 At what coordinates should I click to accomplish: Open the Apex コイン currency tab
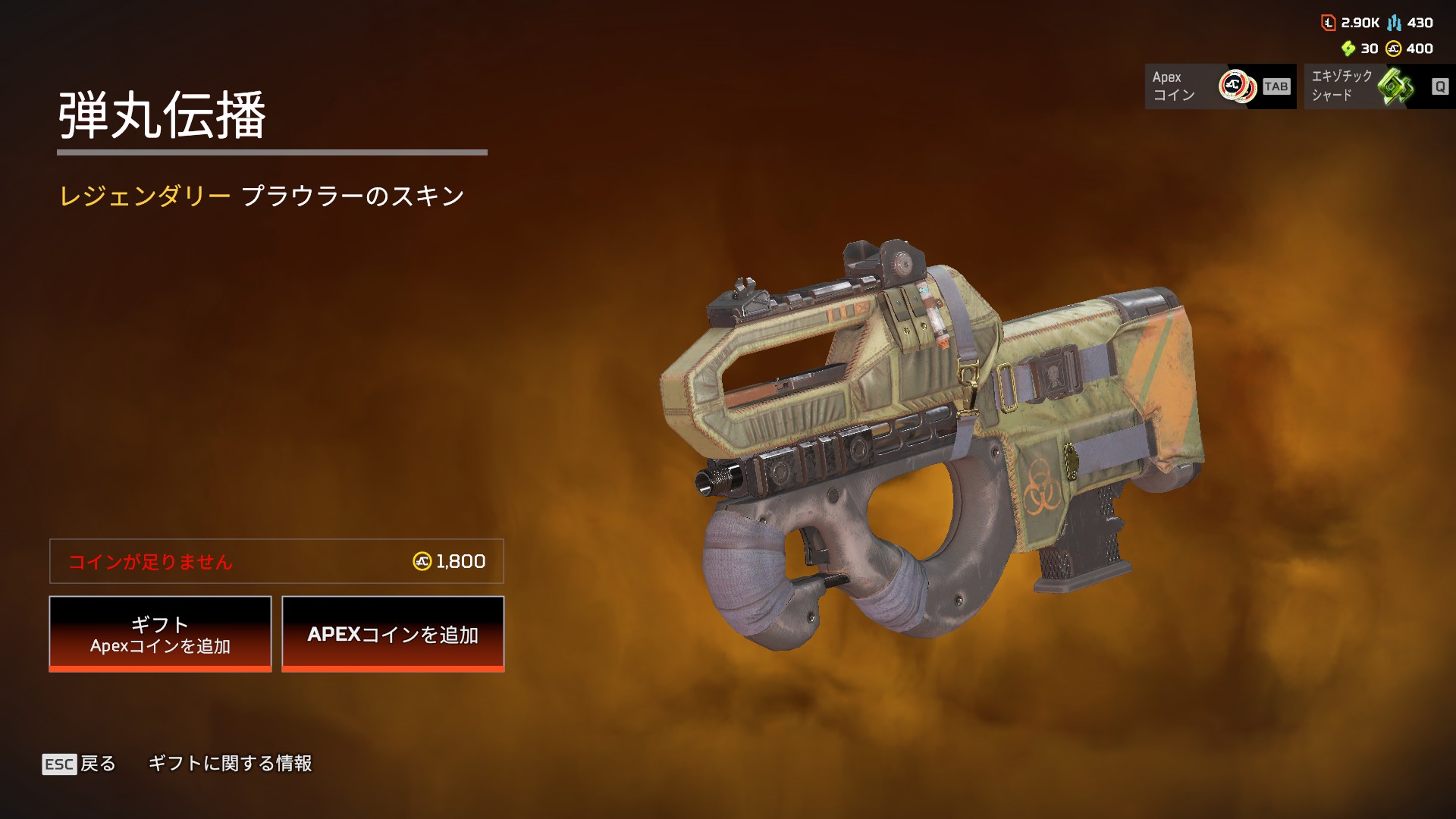click(1219, 86)
